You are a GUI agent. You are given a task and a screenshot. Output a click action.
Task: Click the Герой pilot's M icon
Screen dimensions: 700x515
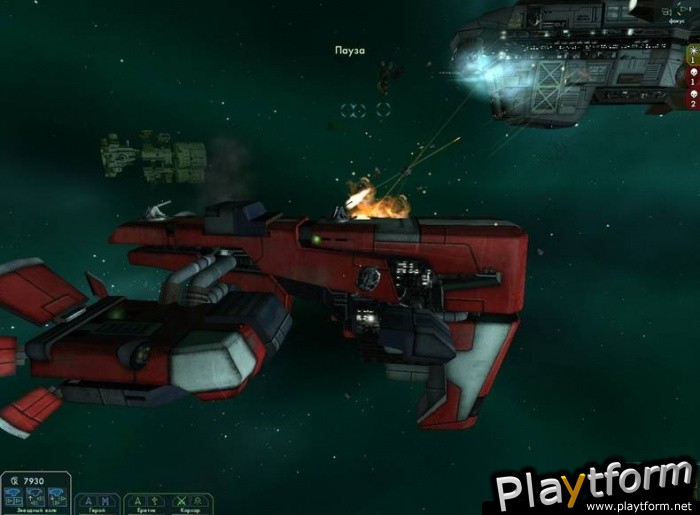coord(103,500)
